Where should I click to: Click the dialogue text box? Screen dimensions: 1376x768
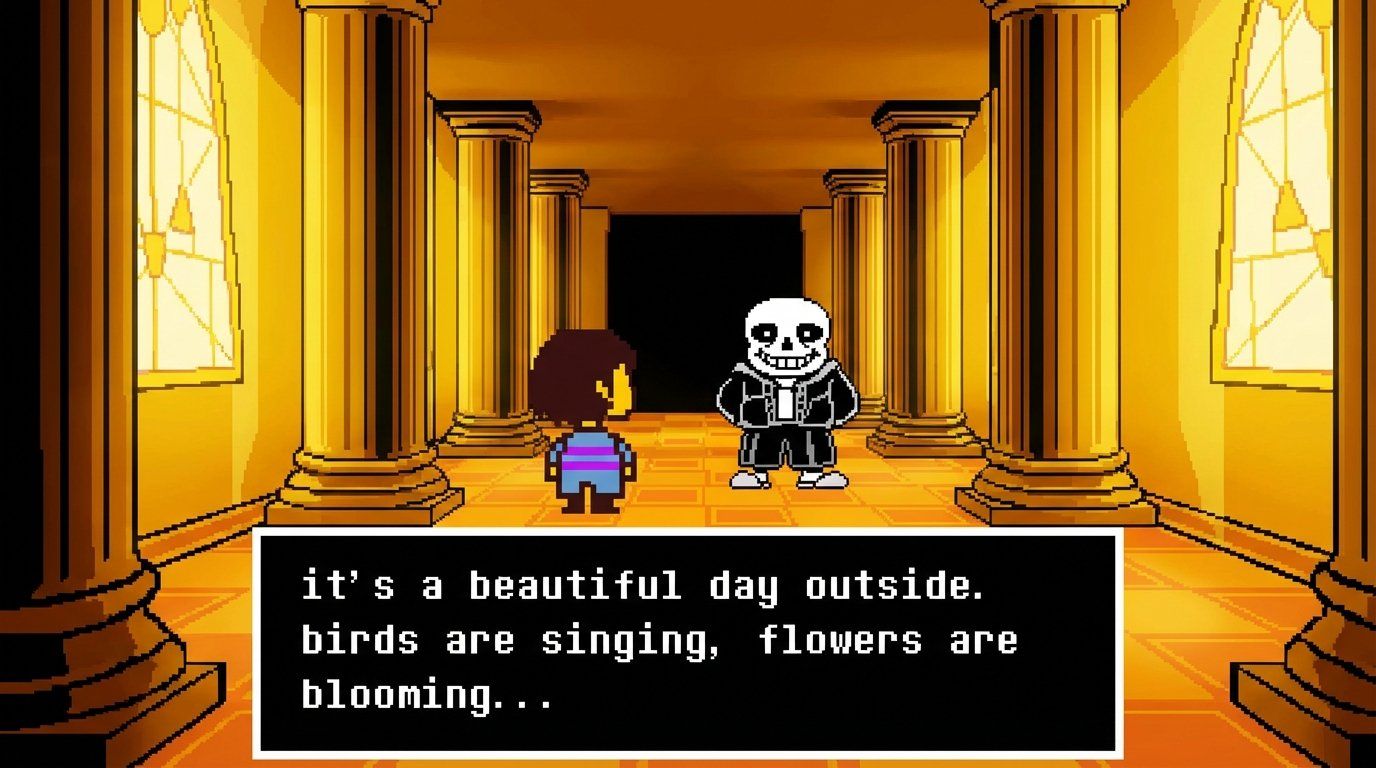(x=690, y=640)
